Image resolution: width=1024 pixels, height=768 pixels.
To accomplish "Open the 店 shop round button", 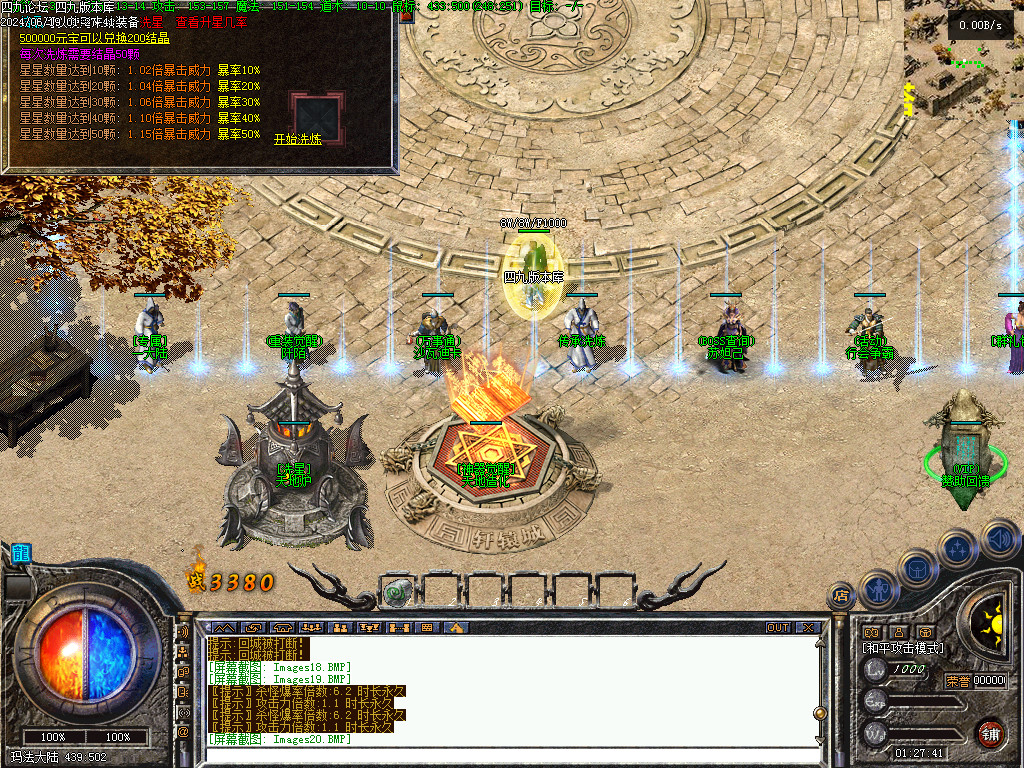I will (841, 597).
